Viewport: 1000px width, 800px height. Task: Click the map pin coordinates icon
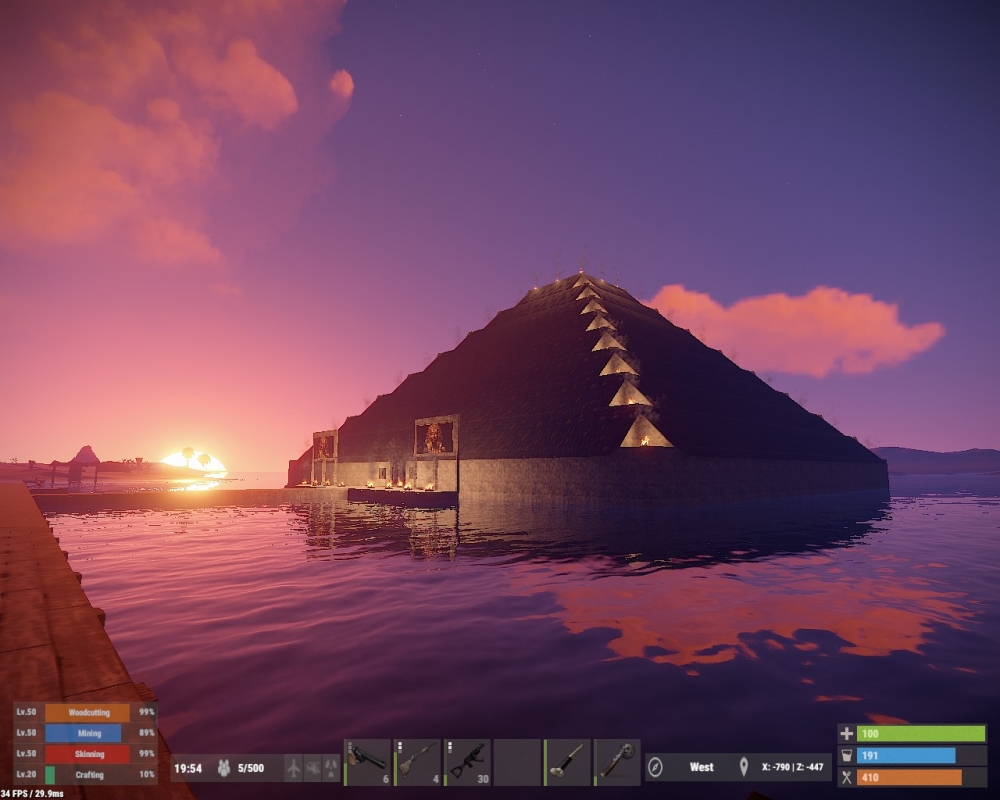point(743,767)
